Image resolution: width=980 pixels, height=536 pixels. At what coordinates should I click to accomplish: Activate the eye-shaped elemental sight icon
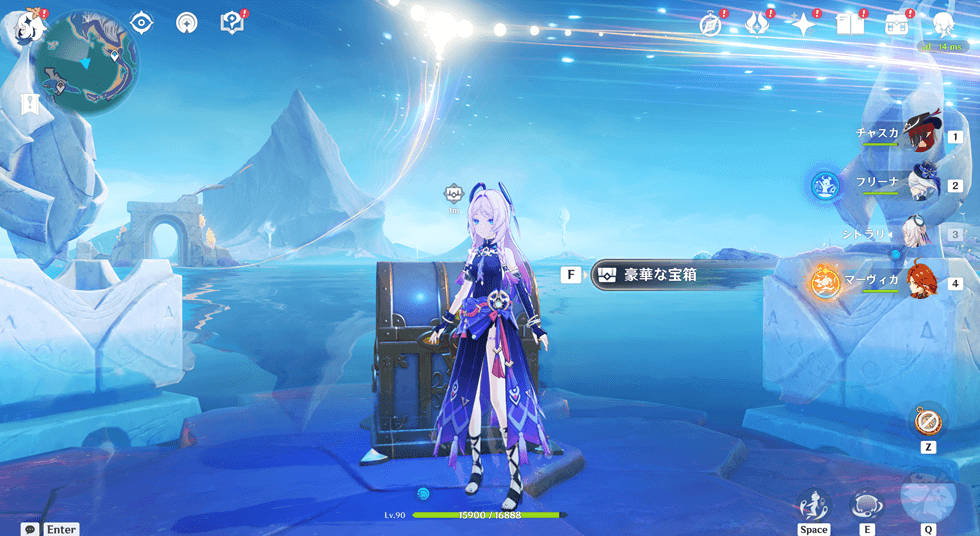(141, 22)
